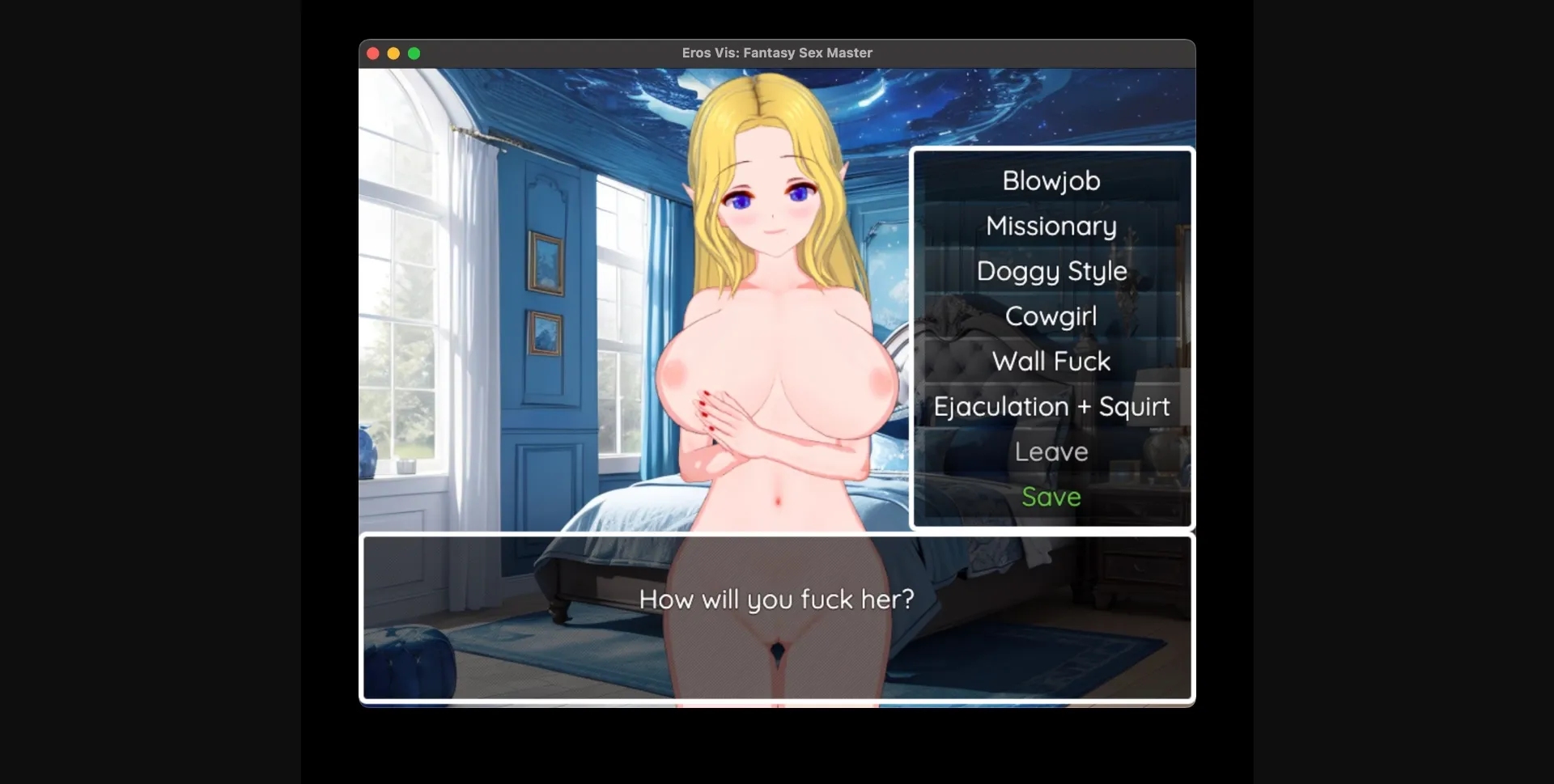This screenshot has width=1554, height=784.
Task: Pick the Doggy Style option
Action: point(1051,272)
